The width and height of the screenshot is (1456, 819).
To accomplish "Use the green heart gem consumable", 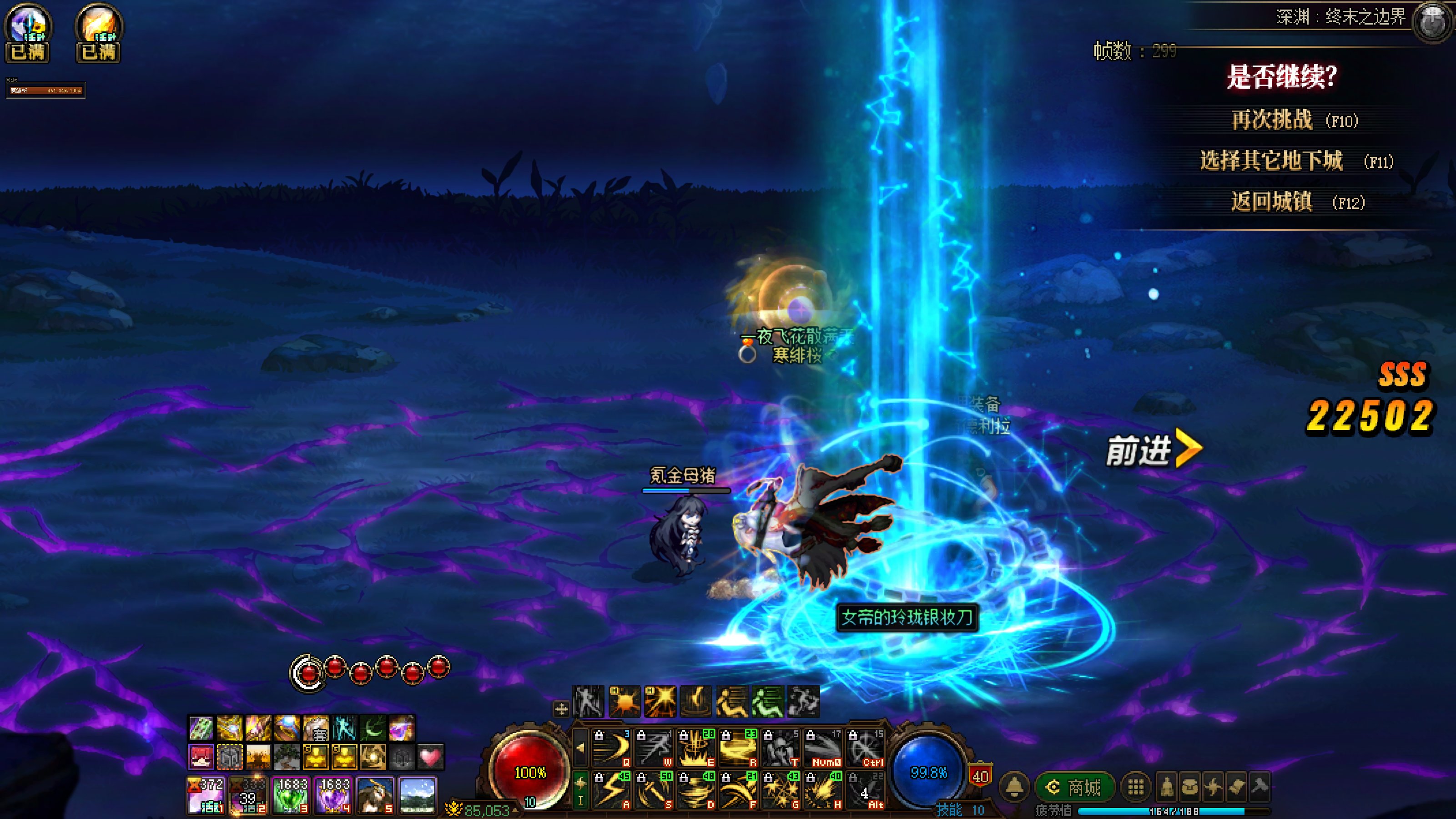I will pos(291,795).
